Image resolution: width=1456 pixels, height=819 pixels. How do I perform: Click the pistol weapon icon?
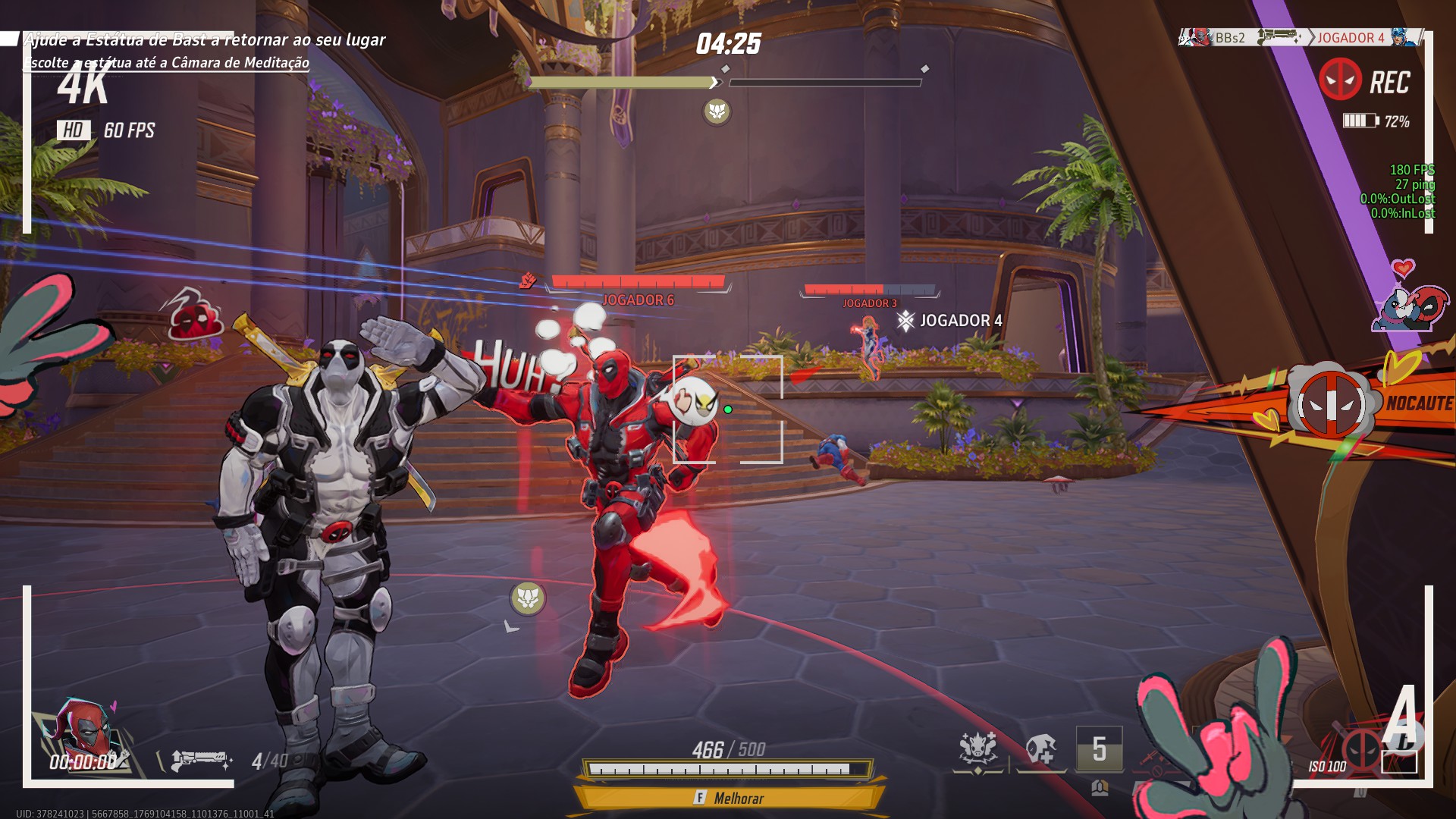click(x=199, y=759)
